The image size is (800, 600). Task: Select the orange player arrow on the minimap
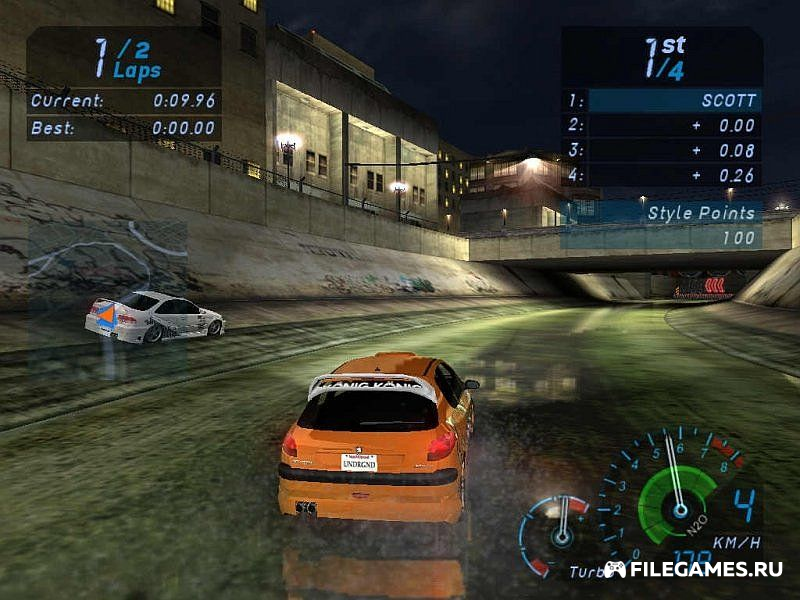pos(106,317)
